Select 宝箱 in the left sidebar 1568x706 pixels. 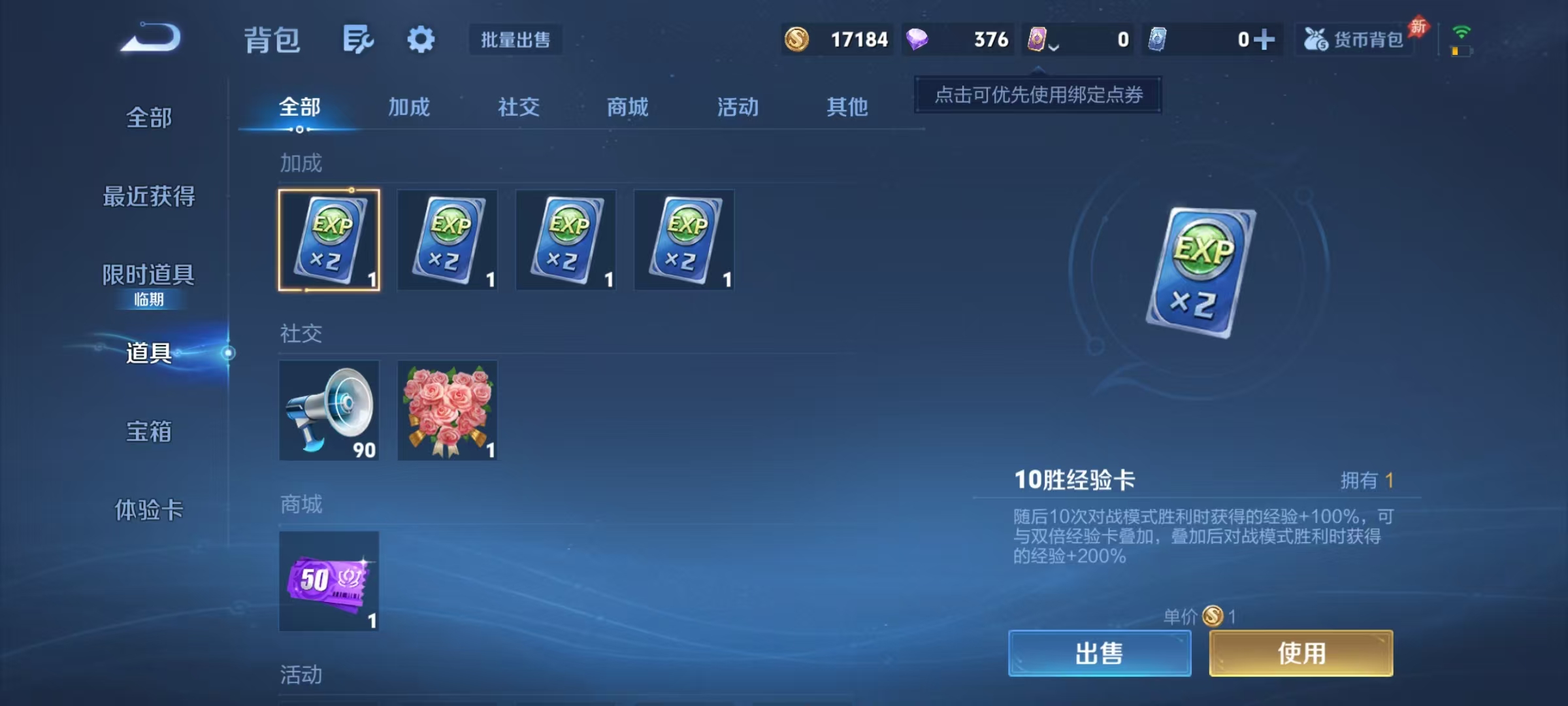(x=148, y=431)
